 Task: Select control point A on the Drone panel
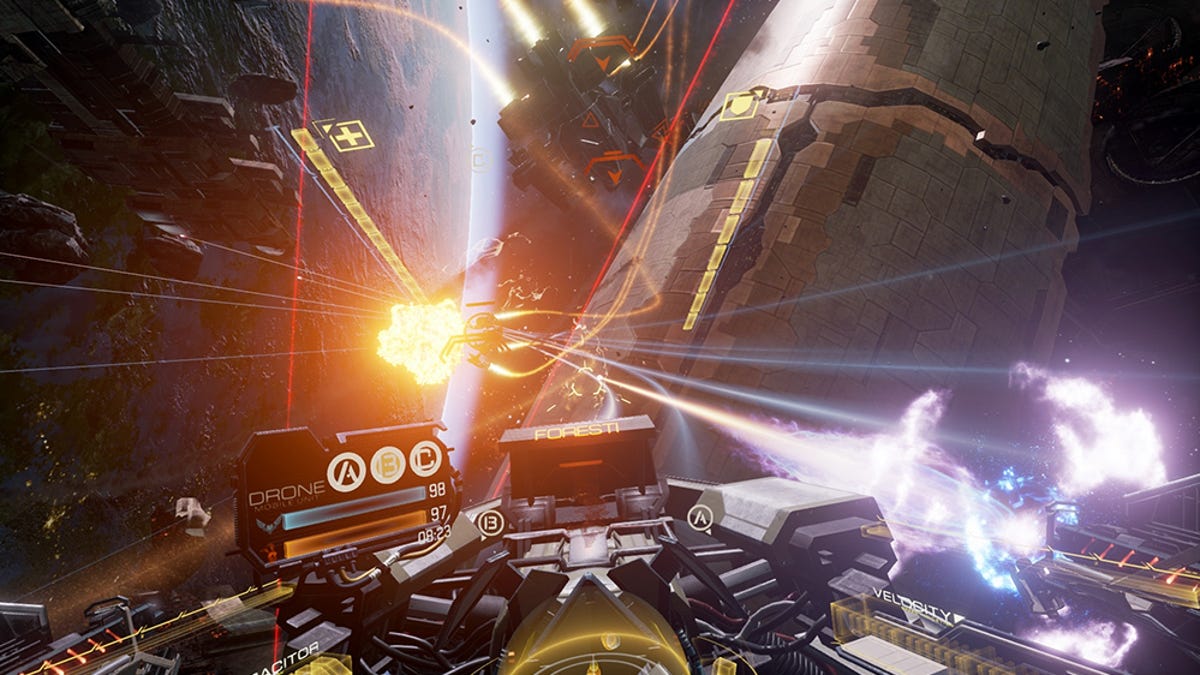[346, 471]
